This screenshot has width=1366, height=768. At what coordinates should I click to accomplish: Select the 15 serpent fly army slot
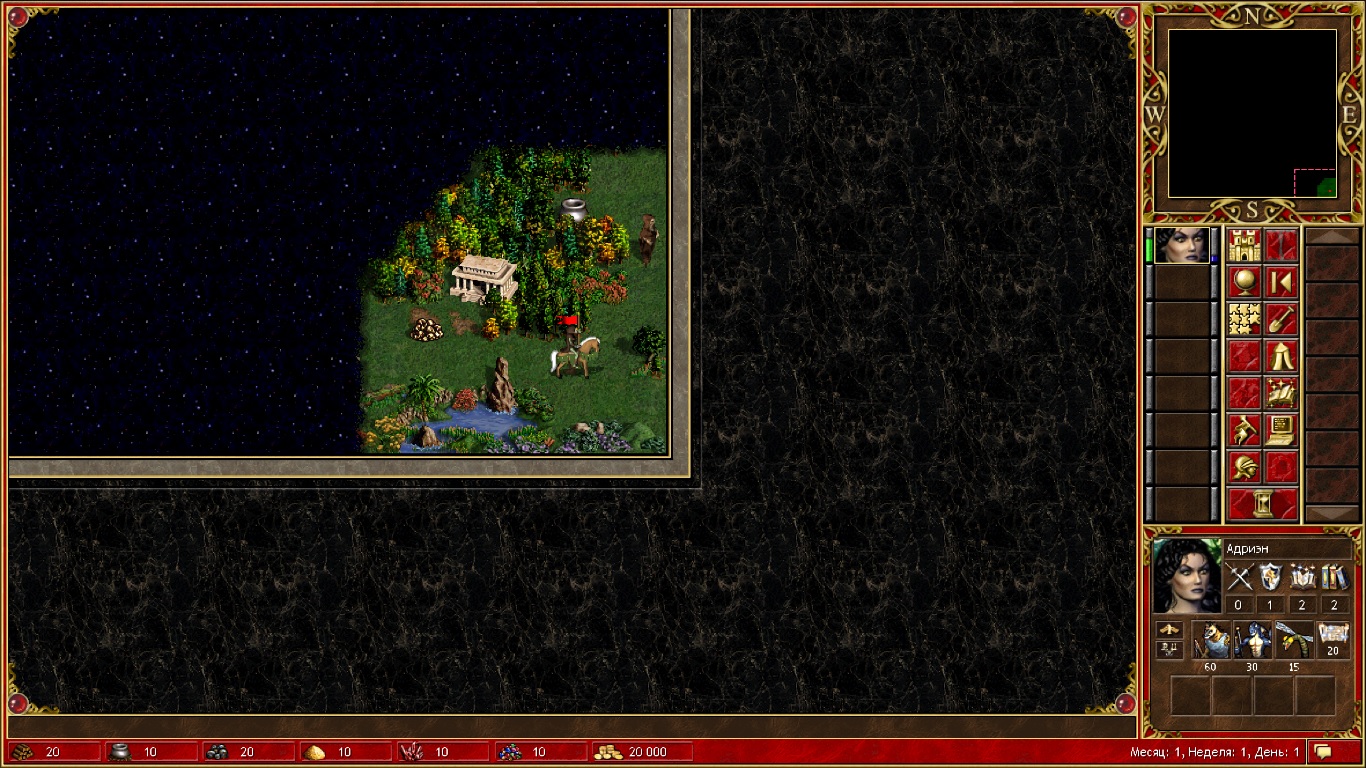pos(1293,640)
